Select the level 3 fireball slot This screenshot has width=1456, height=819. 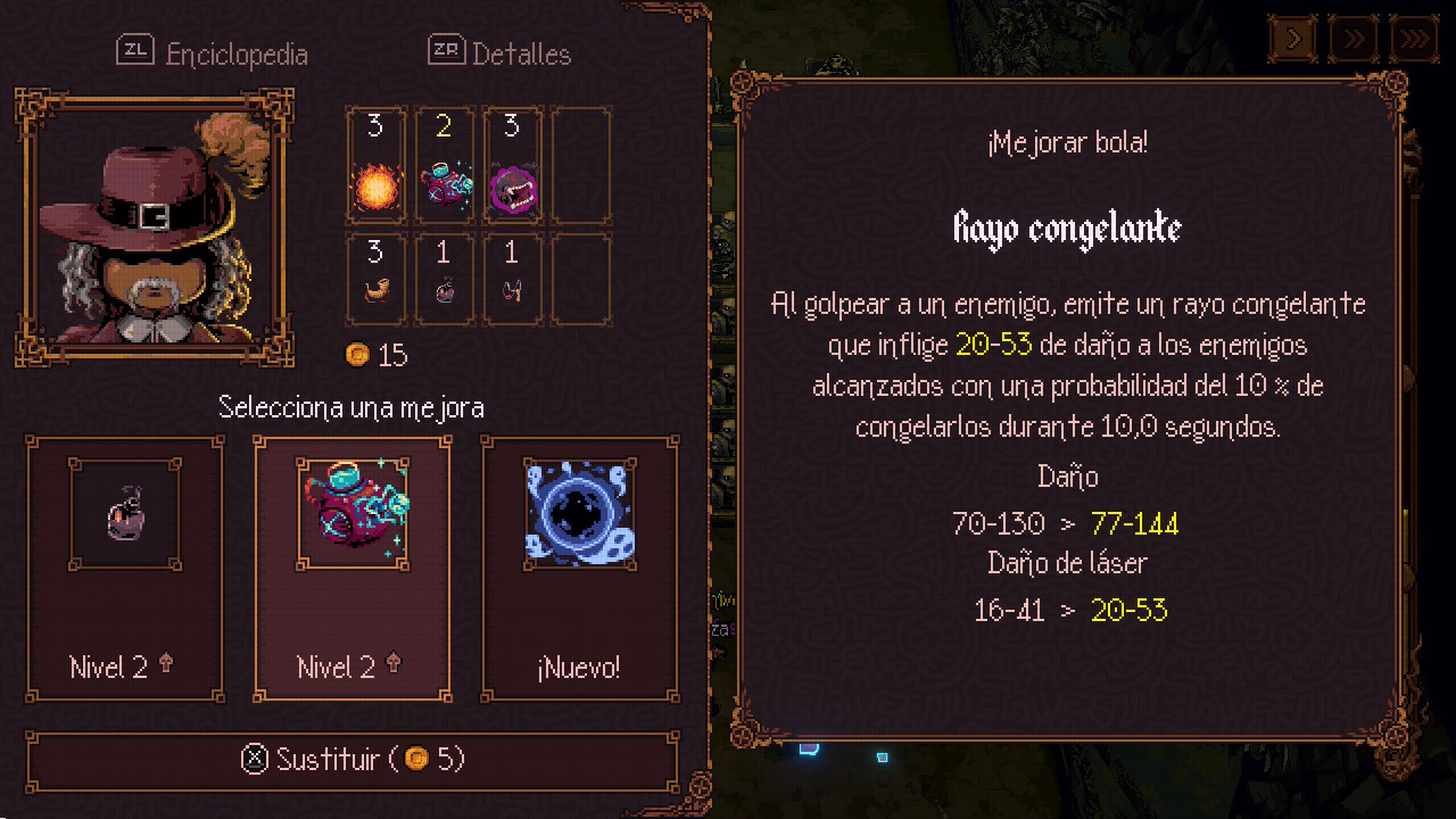[376, 166]
